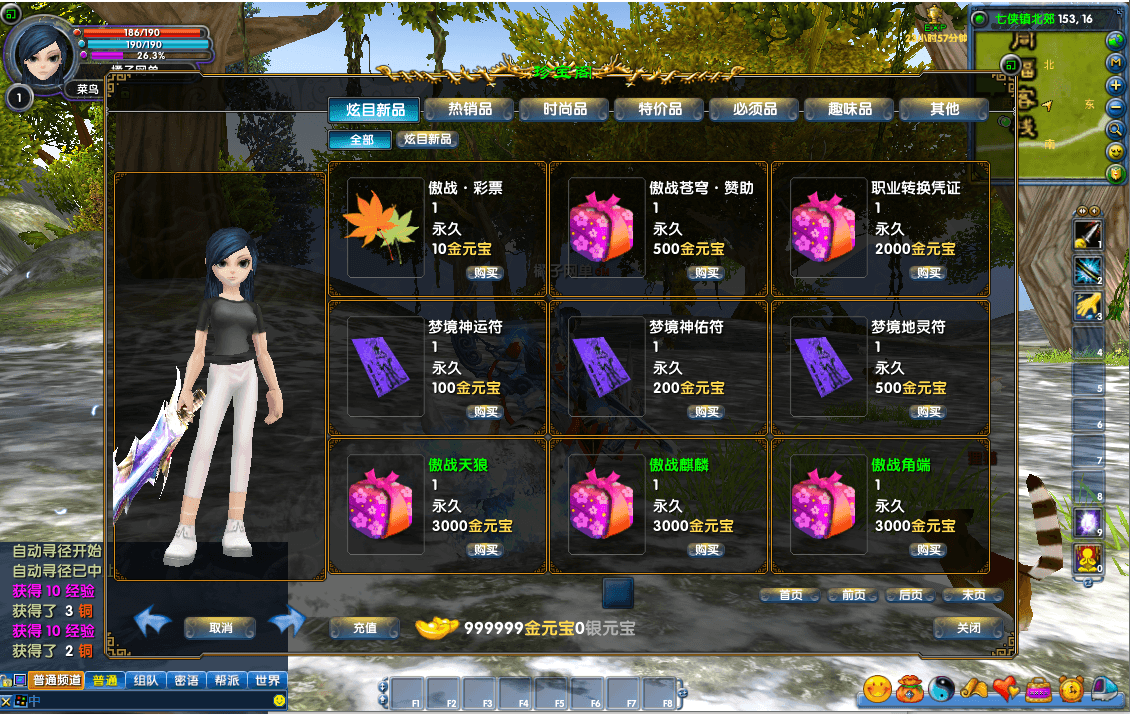Image resolution: width=1130 pixels, height=714 pixels.
Task: Show the 必须品 category
Action: pos(754,109)
